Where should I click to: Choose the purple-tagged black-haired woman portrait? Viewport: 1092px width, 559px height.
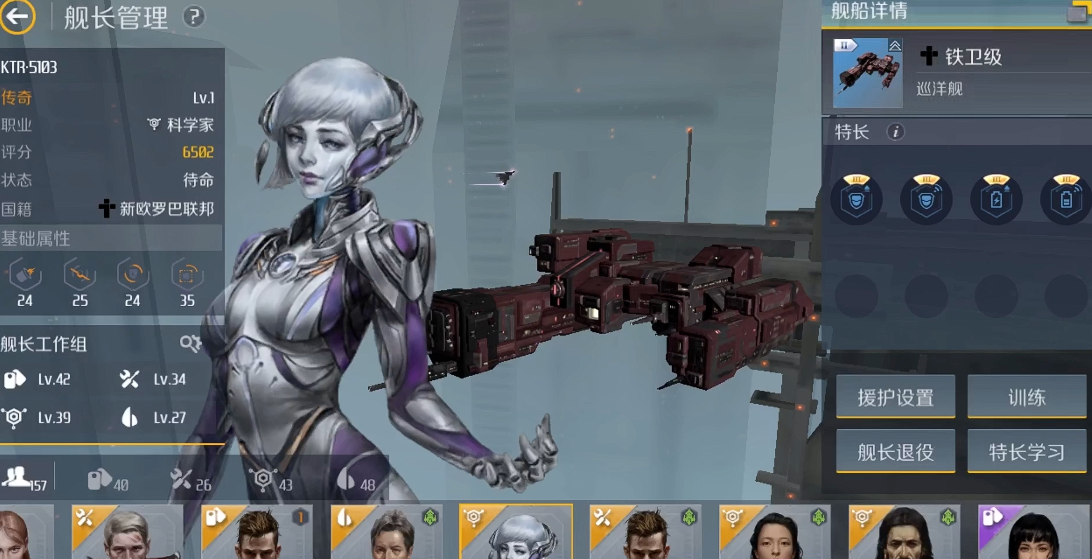coord(1035,532)
